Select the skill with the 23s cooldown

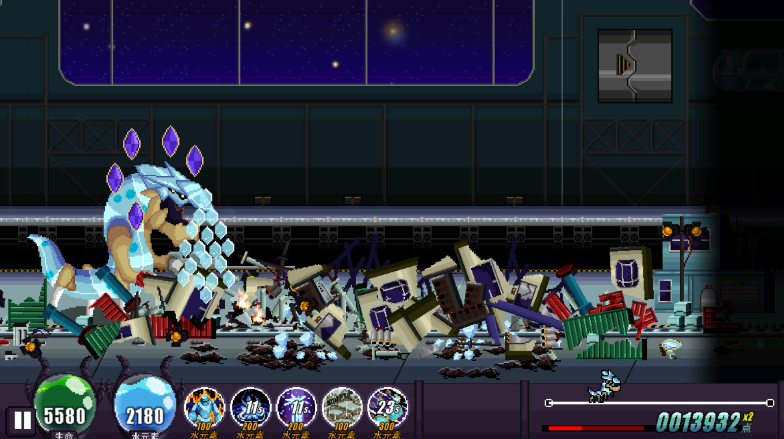[388, 408]
